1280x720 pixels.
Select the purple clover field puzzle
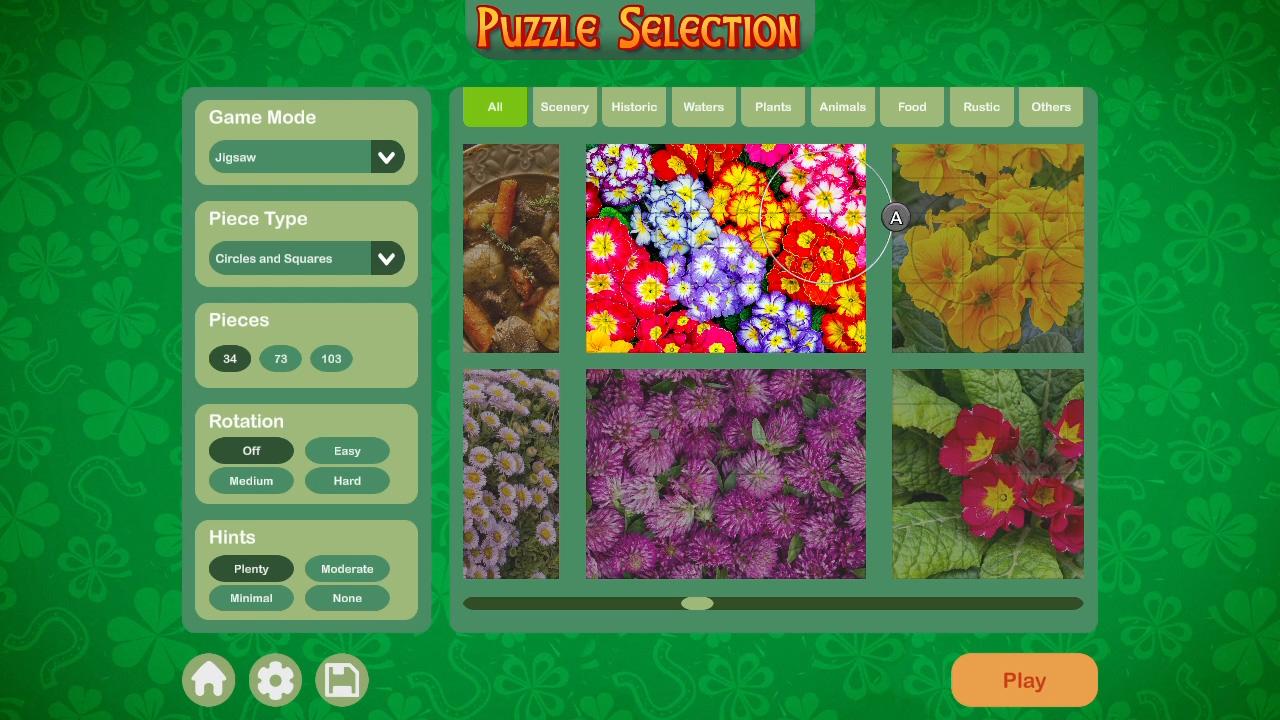[x=725, y=473]
